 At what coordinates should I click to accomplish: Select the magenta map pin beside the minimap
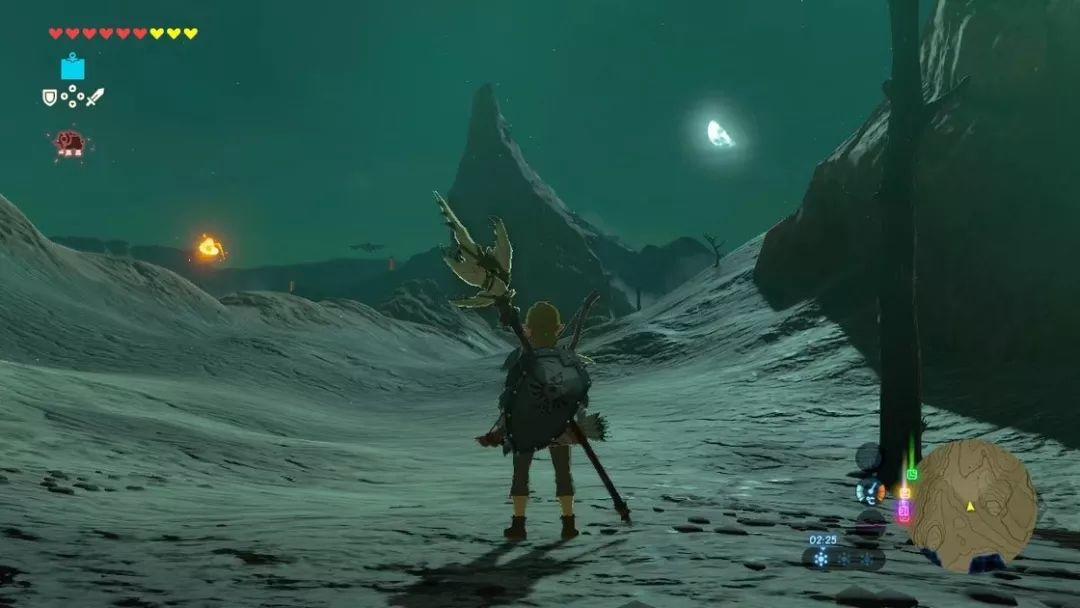click(904, 511)
